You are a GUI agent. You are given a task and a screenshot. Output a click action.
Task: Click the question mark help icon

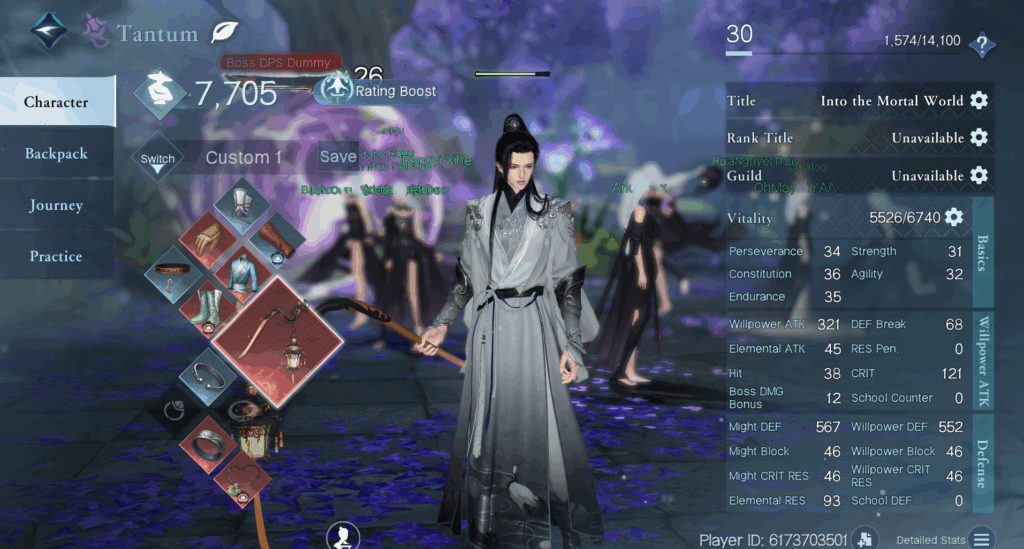tap(982, 44)
